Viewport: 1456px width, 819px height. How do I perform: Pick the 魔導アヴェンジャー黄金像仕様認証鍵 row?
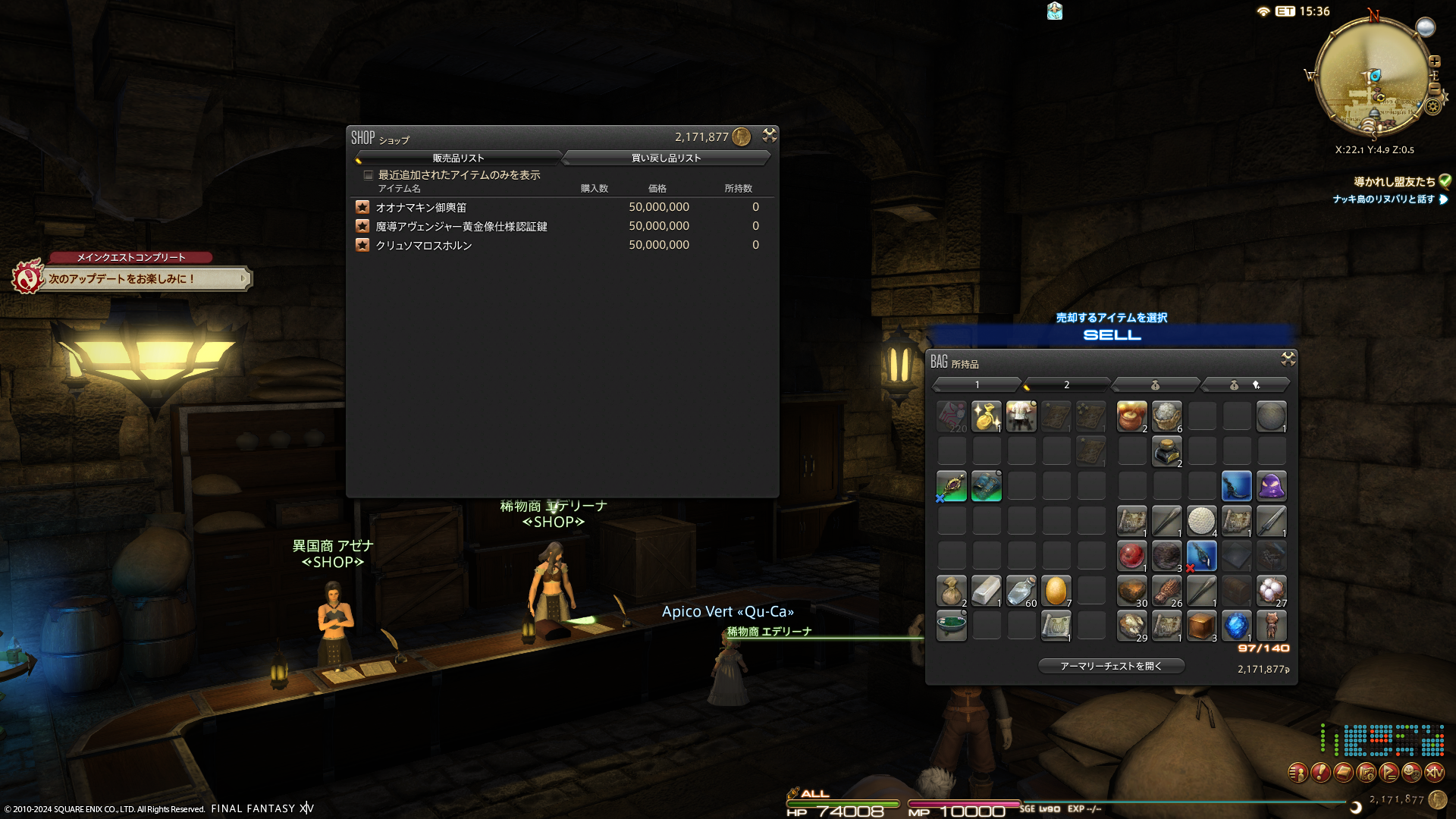pyautogui.click(x=461, y=226)
